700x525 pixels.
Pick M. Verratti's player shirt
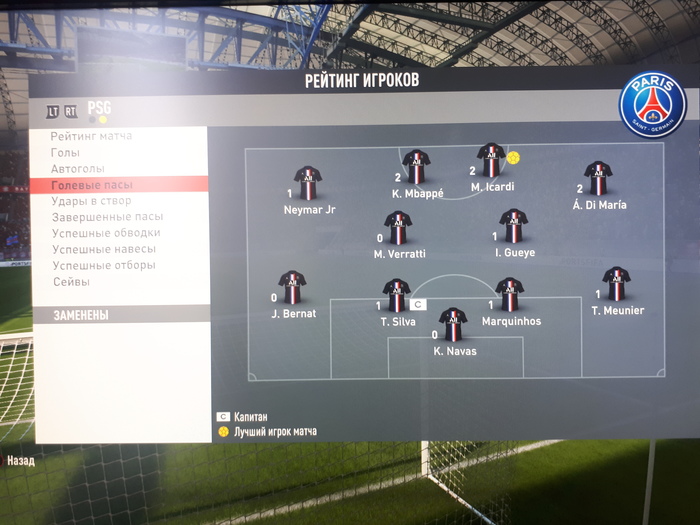tap(398, 228)
